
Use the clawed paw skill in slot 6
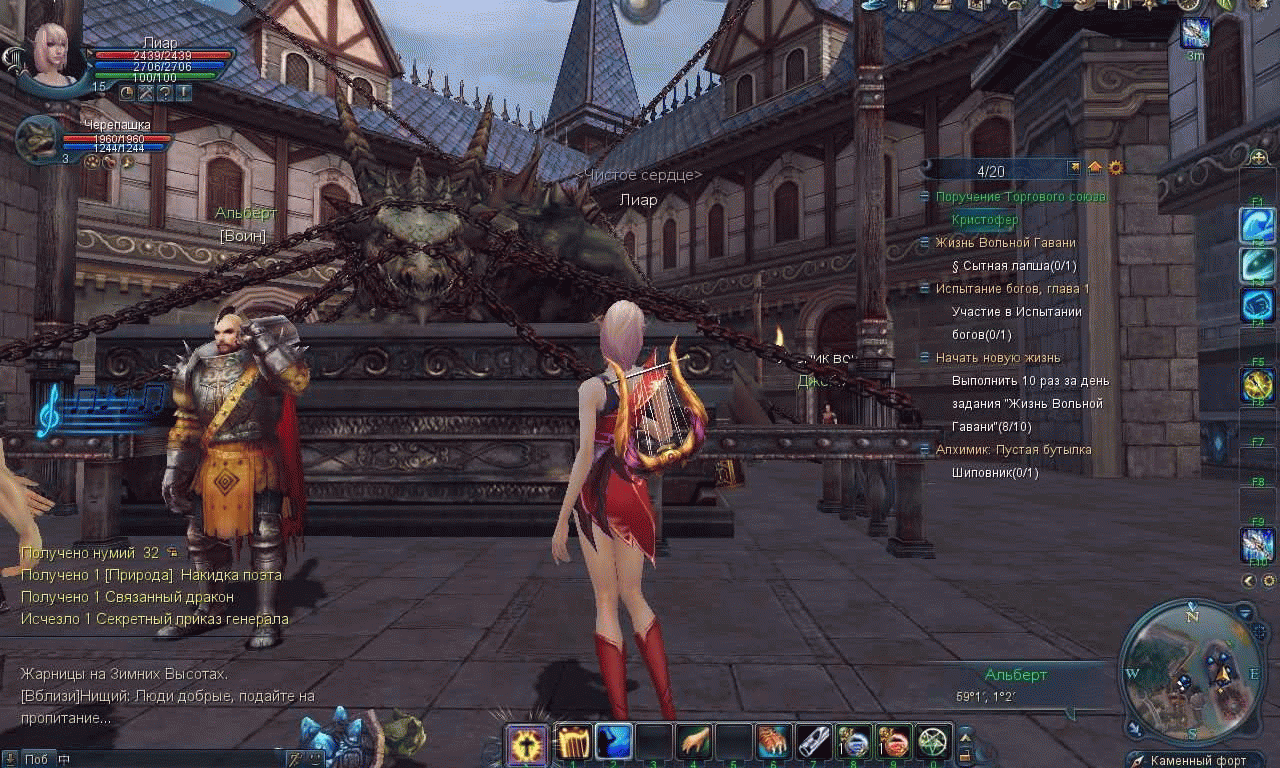pyautogui.click(x=773, y=742)
